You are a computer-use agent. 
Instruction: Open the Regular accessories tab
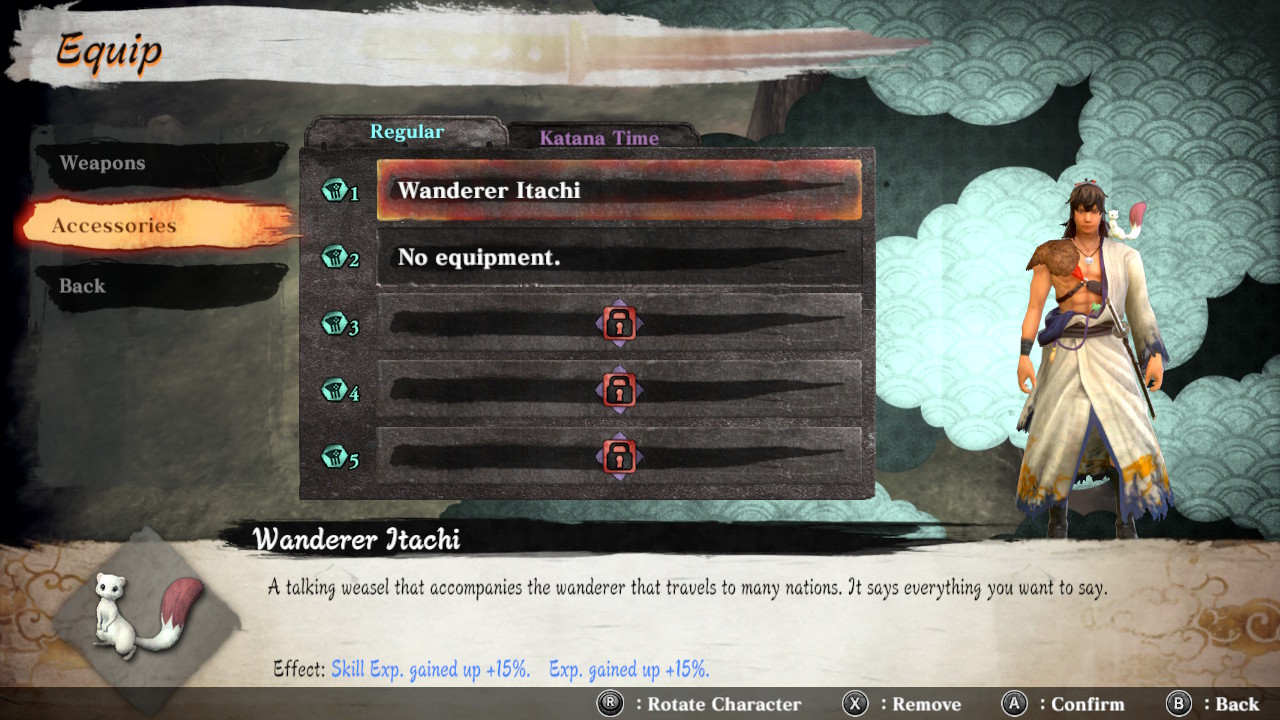point(406,131)
